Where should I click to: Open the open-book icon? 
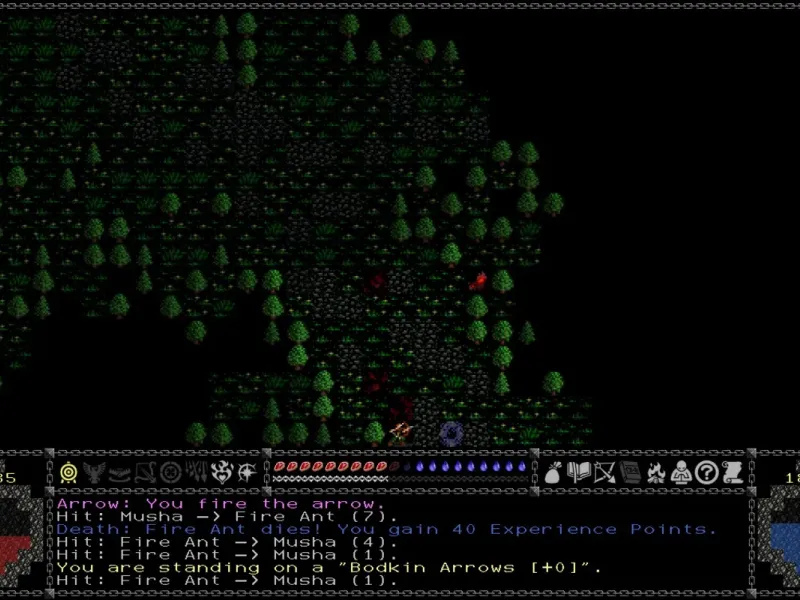pyautogui.click(x=578, y=472)
